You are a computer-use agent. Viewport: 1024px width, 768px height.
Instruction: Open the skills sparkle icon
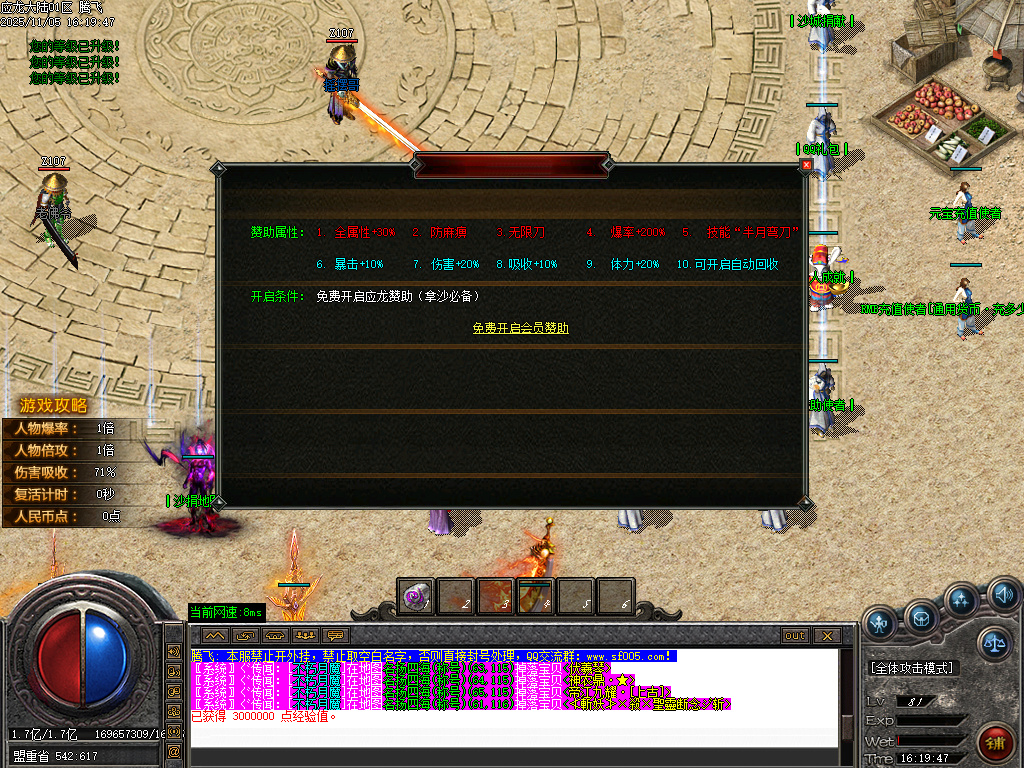(961, 600)
